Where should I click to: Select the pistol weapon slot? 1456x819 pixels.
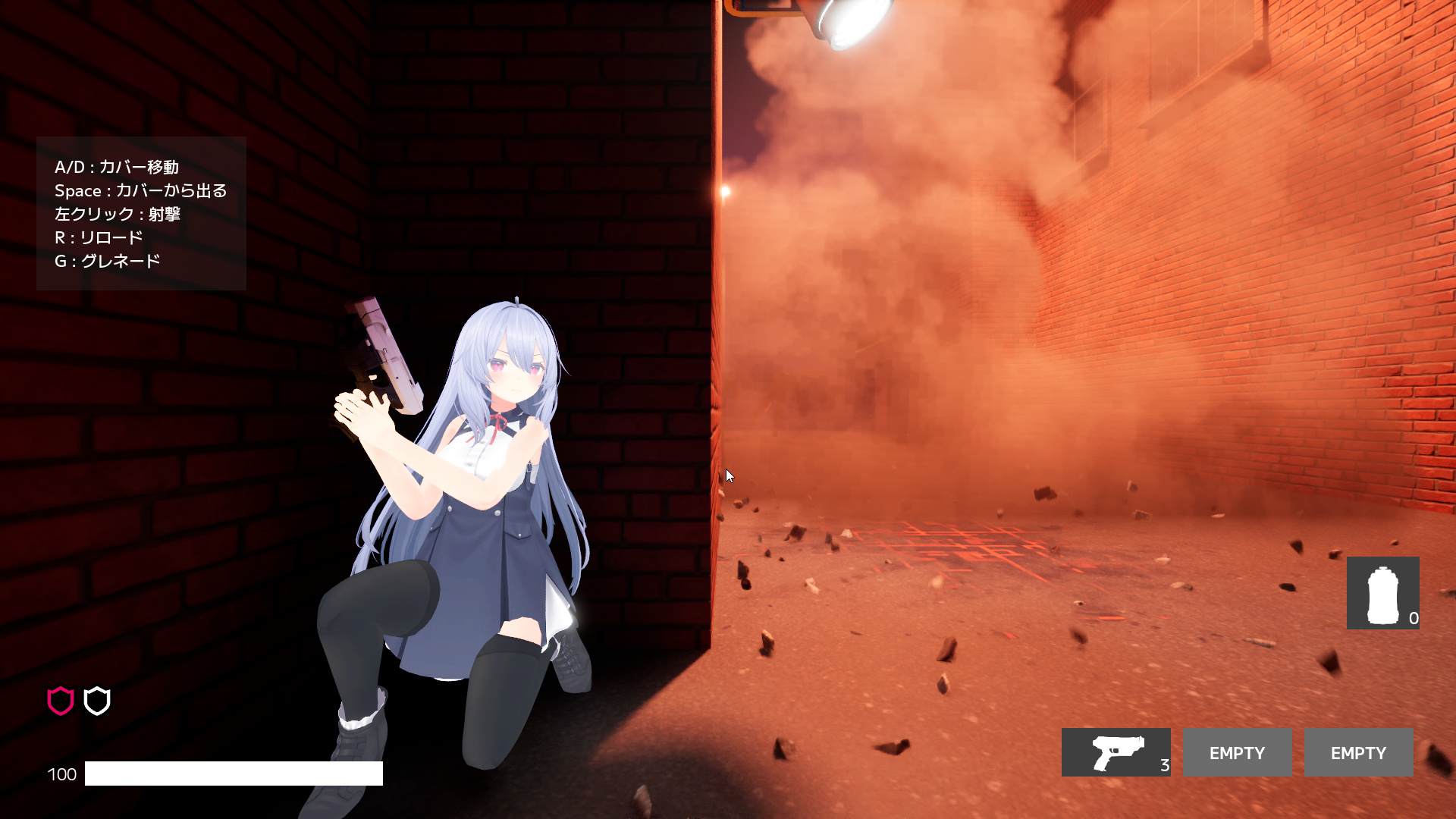[x=1116, y=752]
